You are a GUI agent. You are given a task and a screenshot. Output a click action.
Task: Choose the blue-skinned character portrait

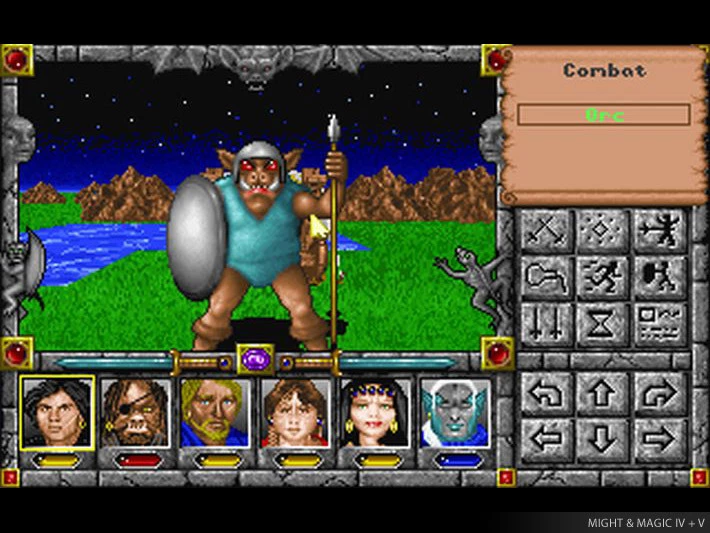pos(455,412)
